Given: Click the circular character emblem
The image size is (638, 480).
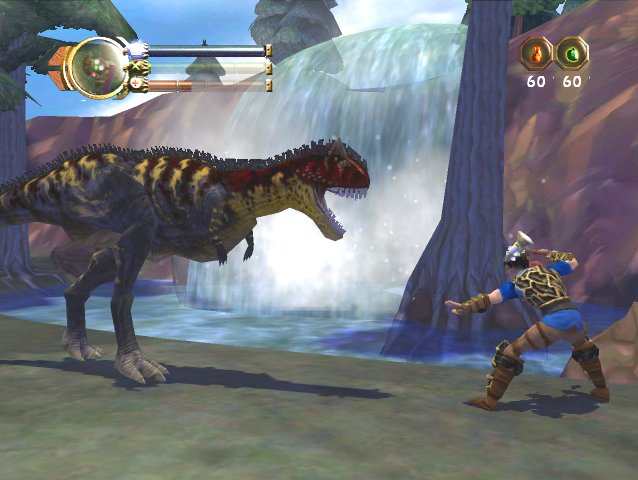Looking at the screenshot, I should pos(97,66).
